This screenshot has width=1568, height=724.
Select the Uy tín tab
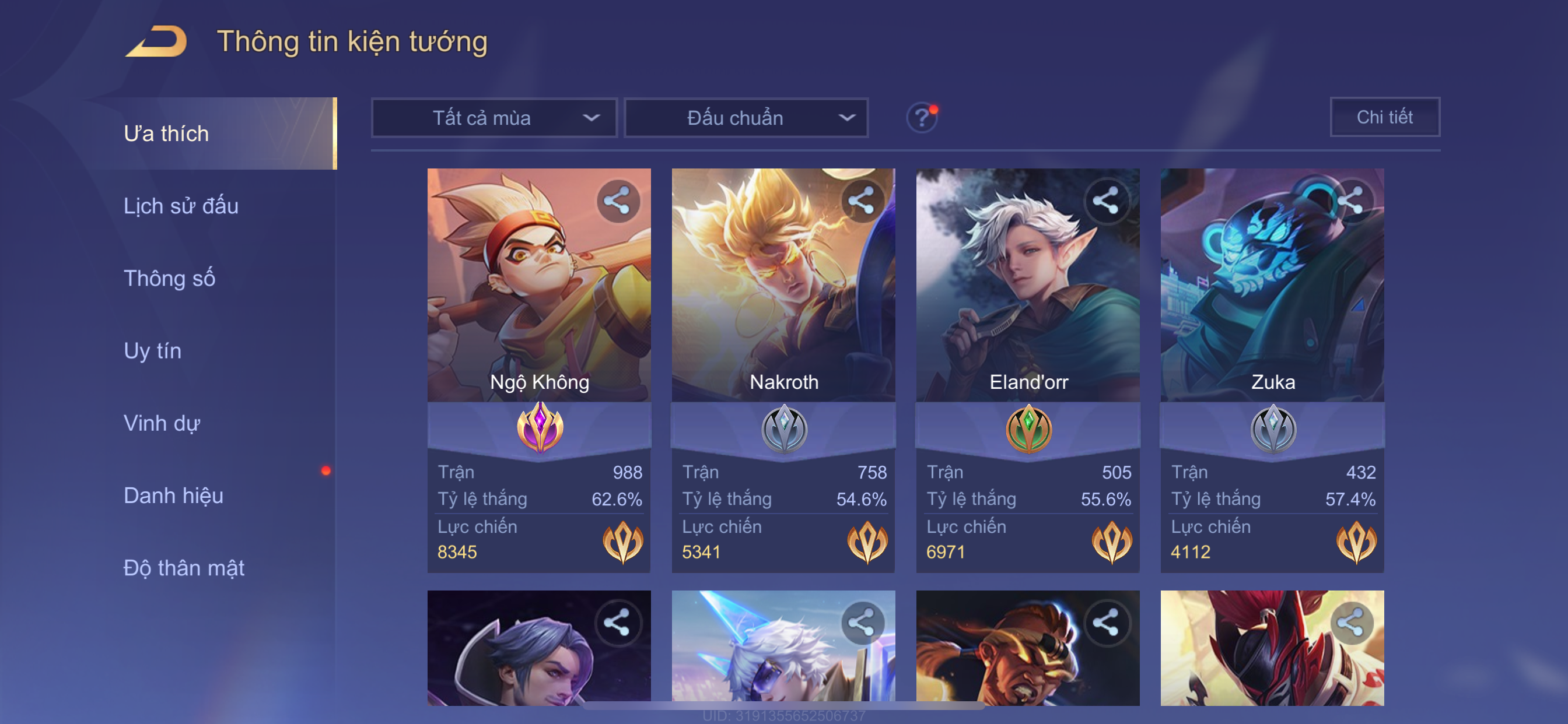click(x=152, y=351)
